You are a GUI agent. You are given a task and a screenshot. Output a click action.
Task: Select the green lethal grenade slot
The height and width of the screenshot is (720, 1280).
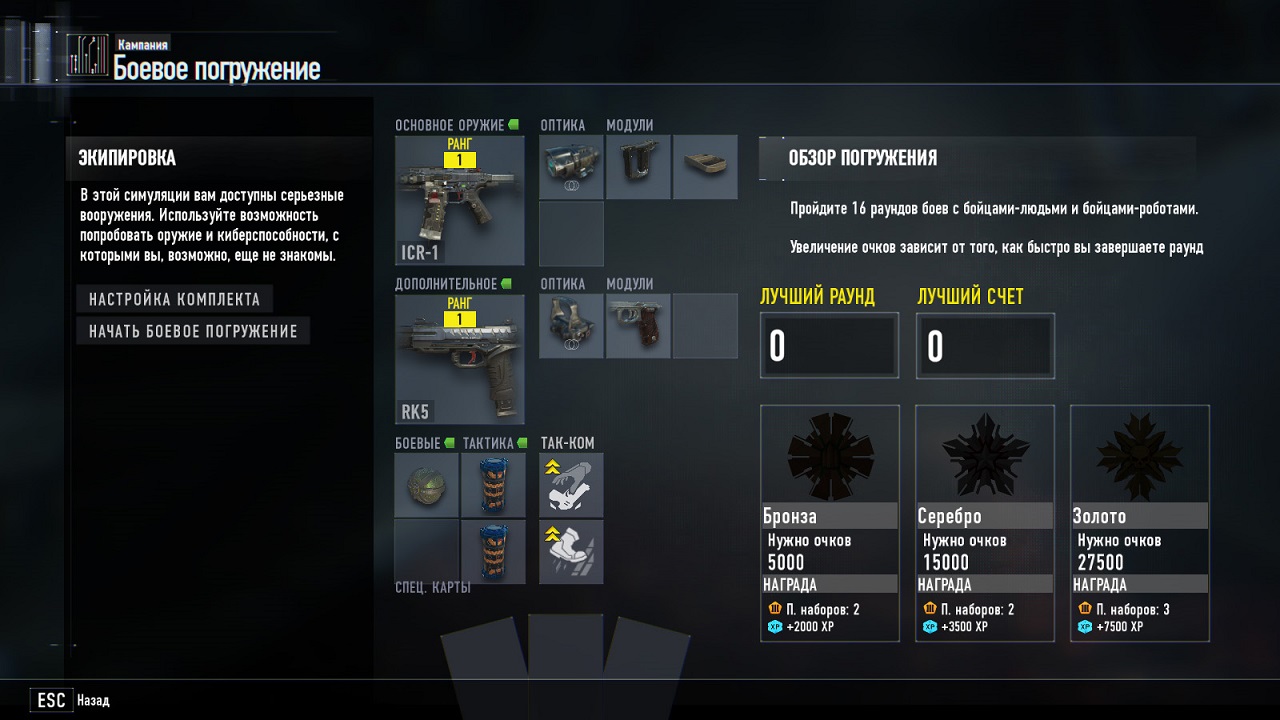[x=427, y=485]
